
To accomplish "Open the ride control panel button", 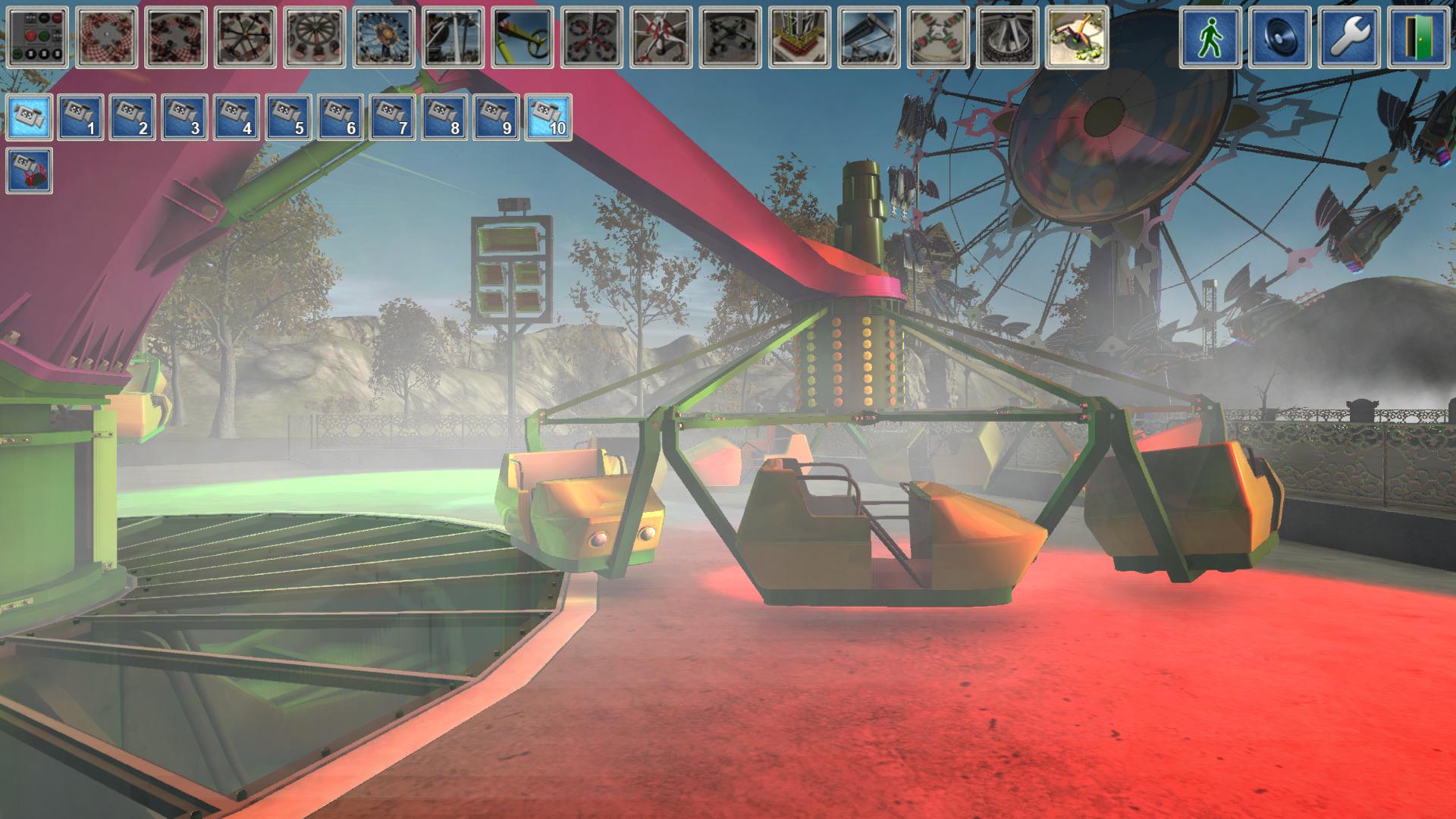I will (36, 38).
